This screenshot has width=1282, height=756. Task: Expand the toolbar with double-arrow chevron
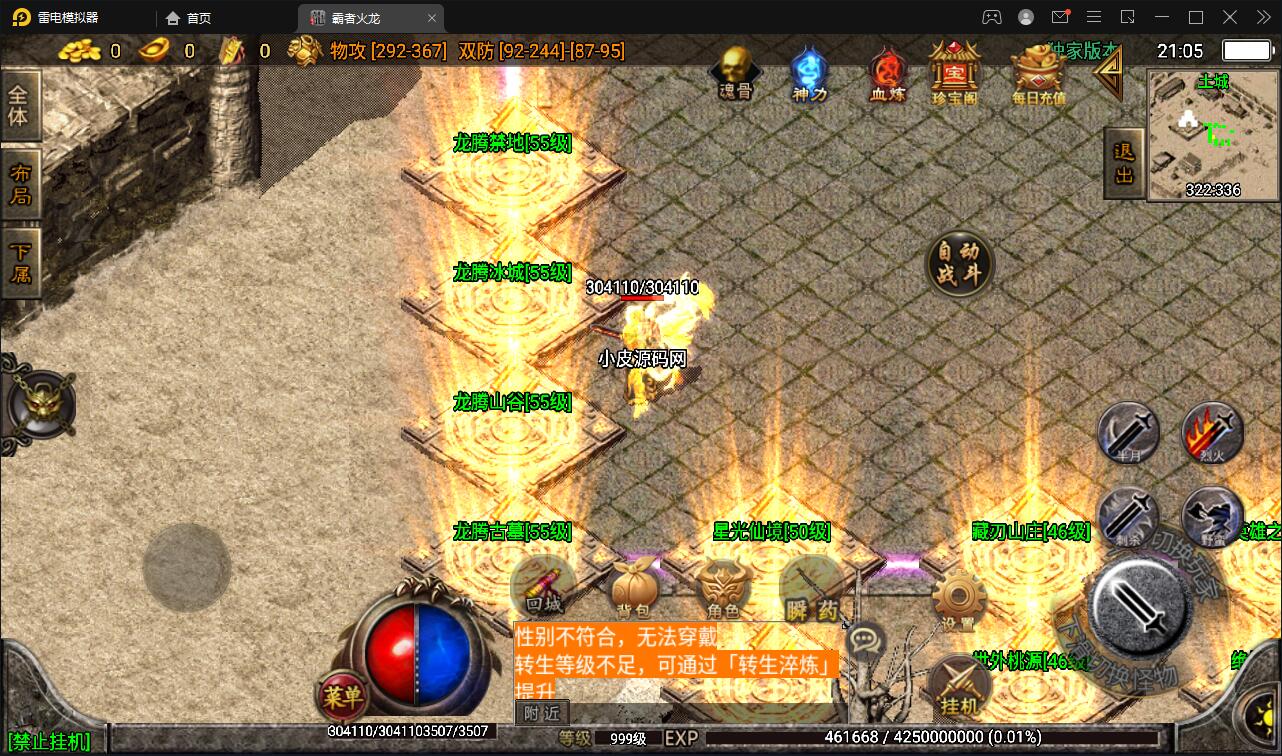[x=1263, y=16]
